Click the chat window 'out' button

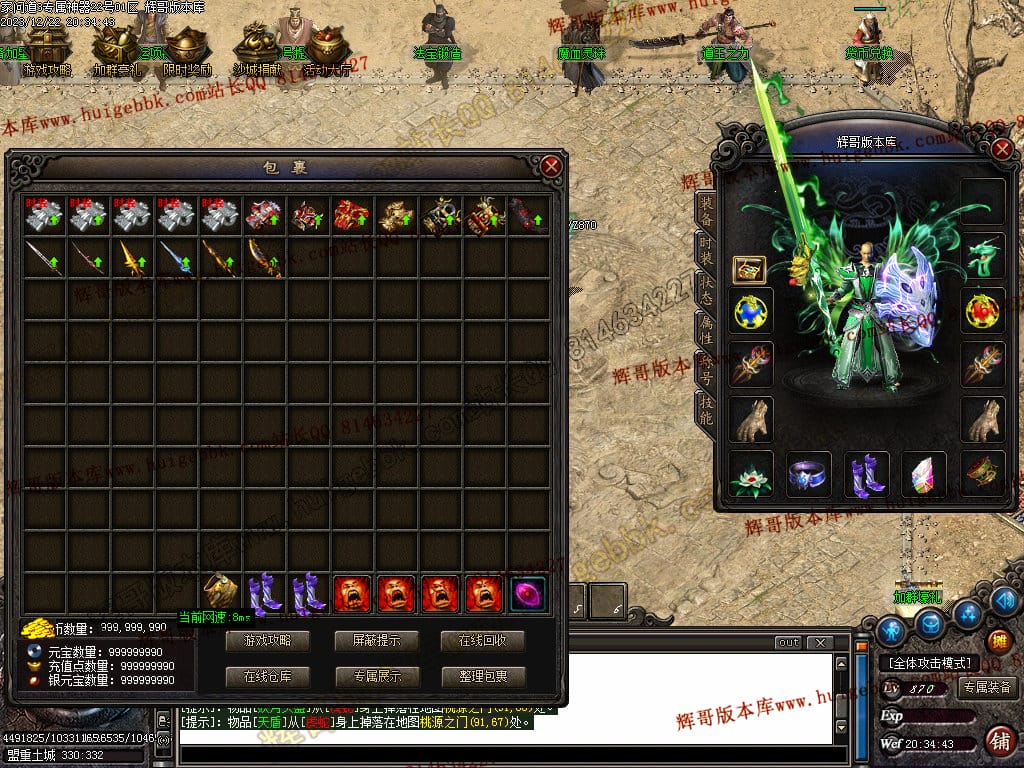[x=788, y=642]
